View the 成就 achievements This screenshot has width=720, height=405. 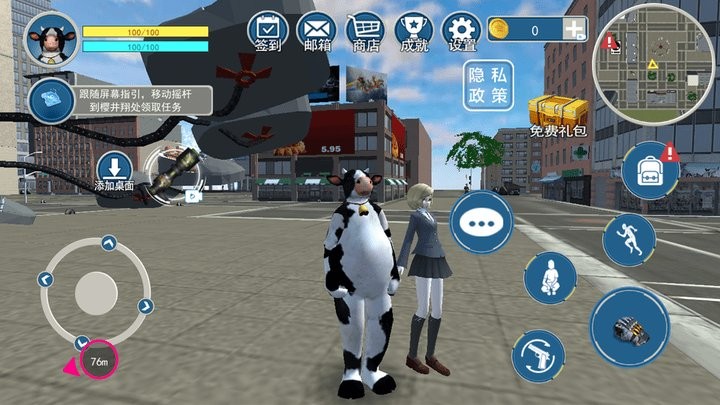[413, 30]
